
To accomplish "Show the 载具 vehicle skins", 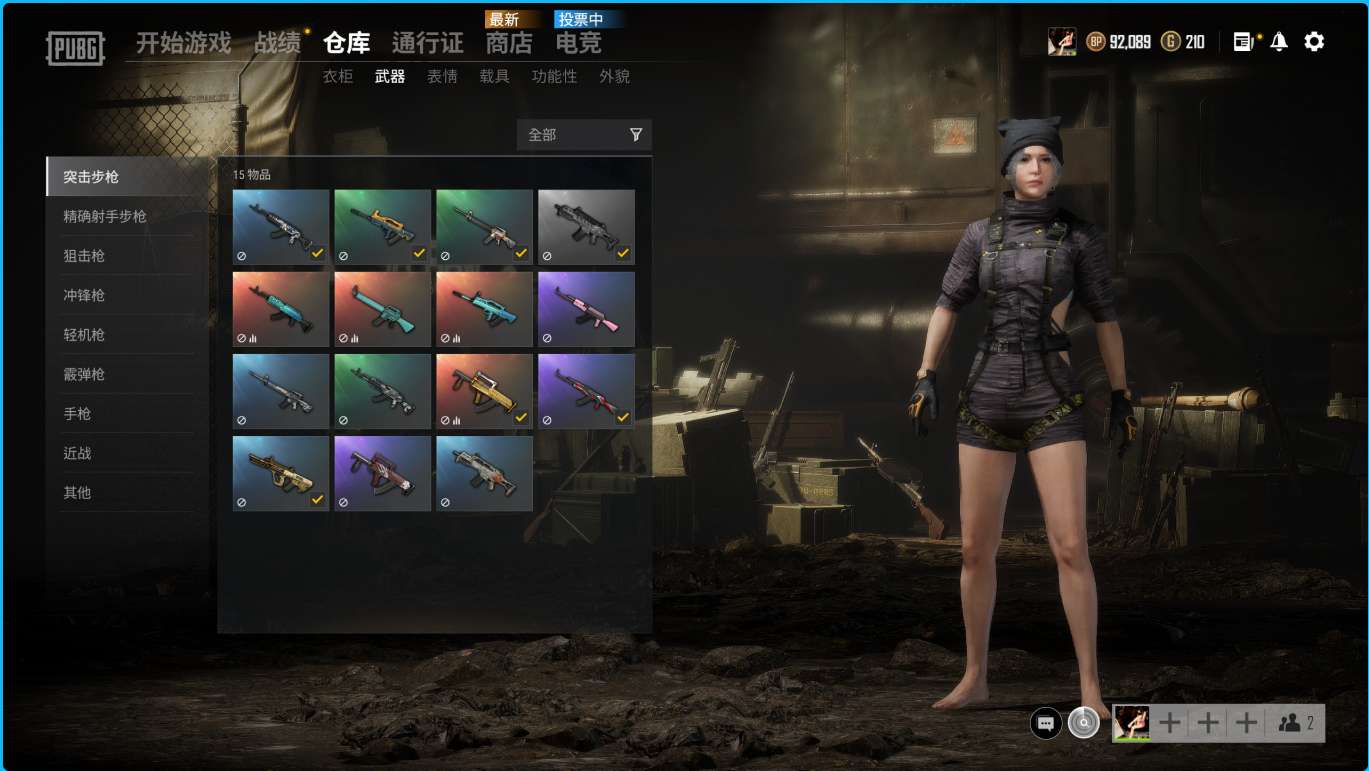I will pos(494,76).
